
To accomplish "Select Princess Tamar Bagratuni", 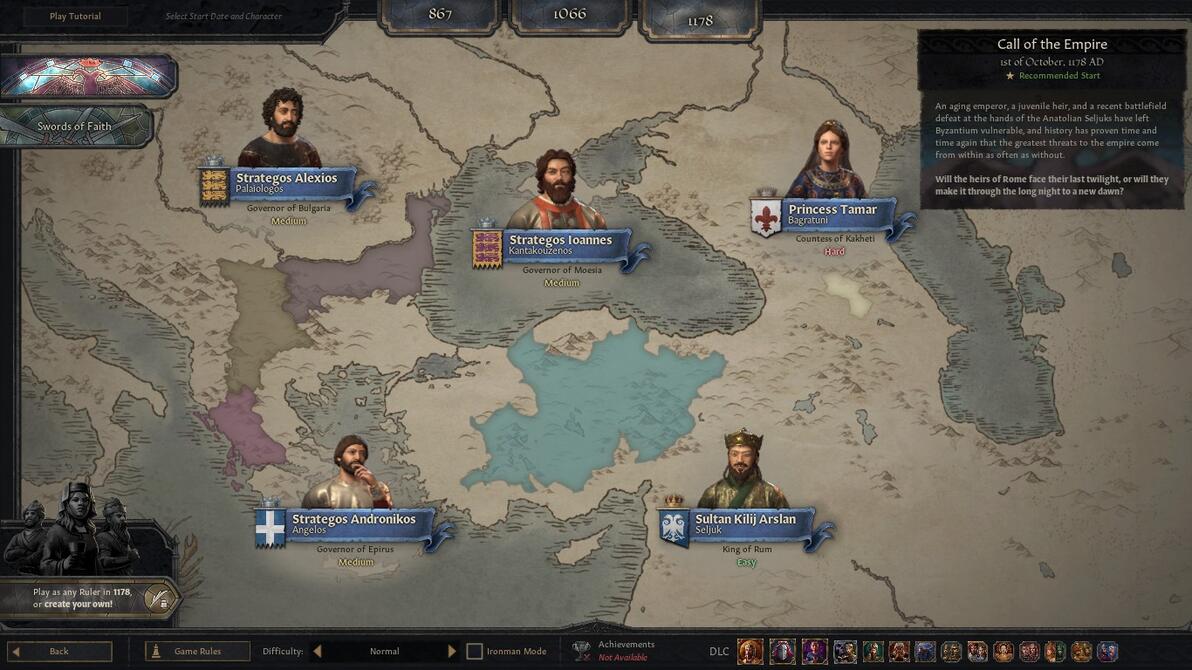I will click(x=831, y=214).
